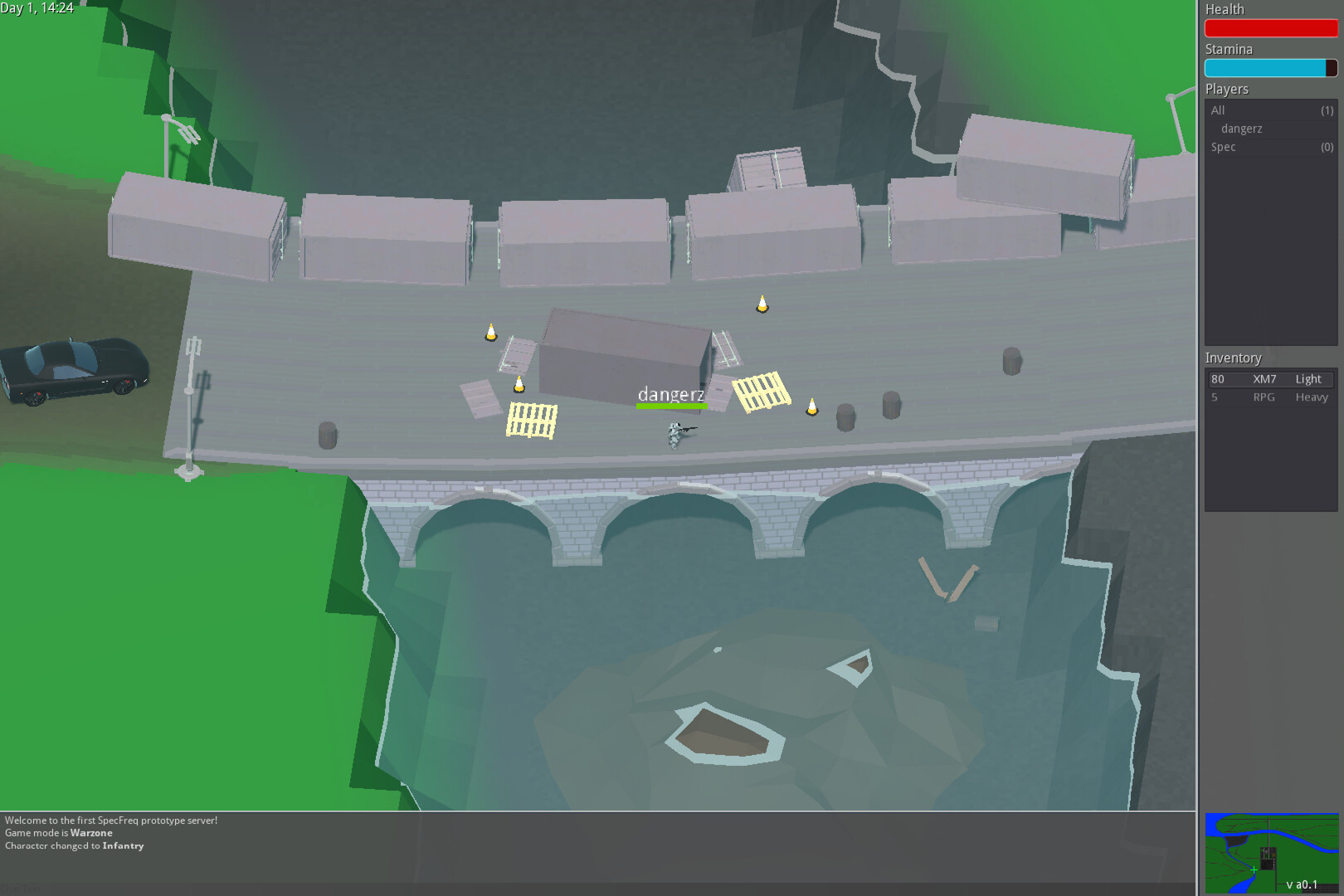Collapse the All (1) players entry
The width and height of the screenshot is (1344, 896).
pos(1270,110)
